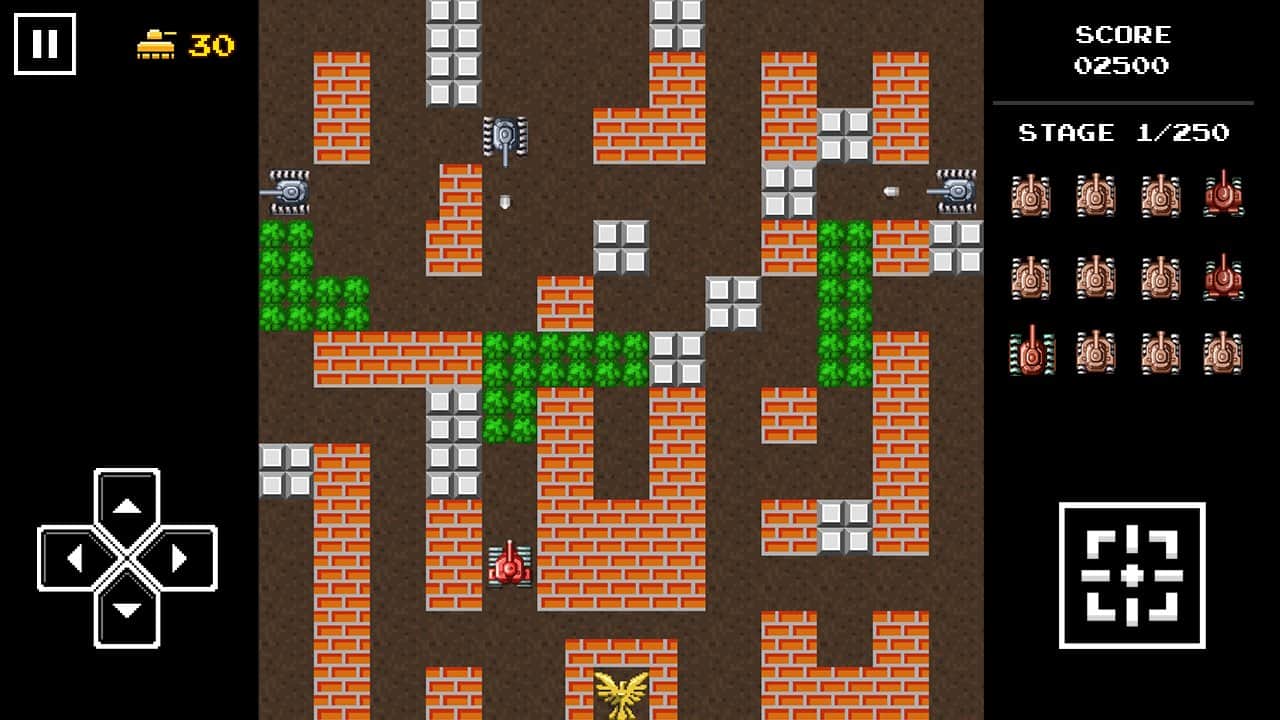
Task: Tap the green-tracked tank icon in the sidebar
Action: 1030,350
